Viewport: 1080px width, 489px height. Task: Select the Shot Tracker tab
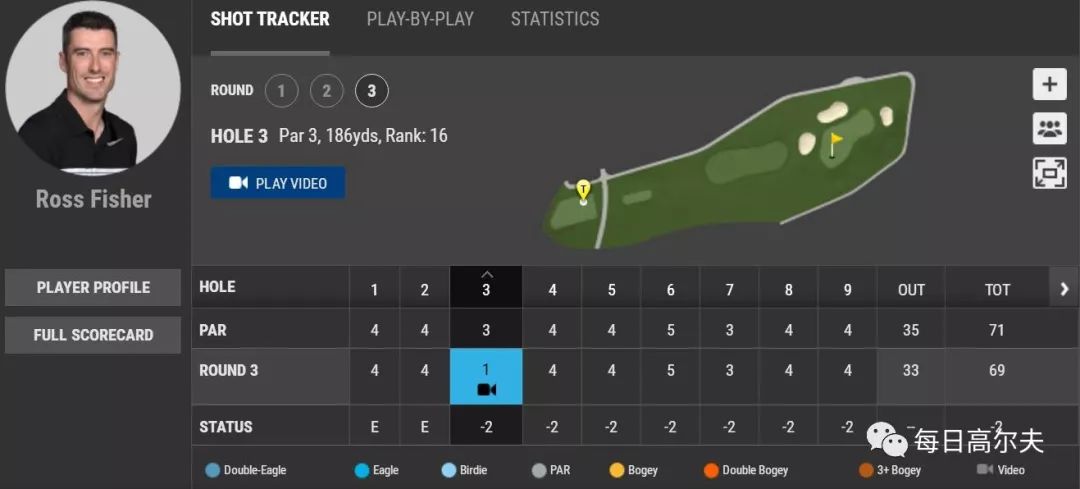270,19
